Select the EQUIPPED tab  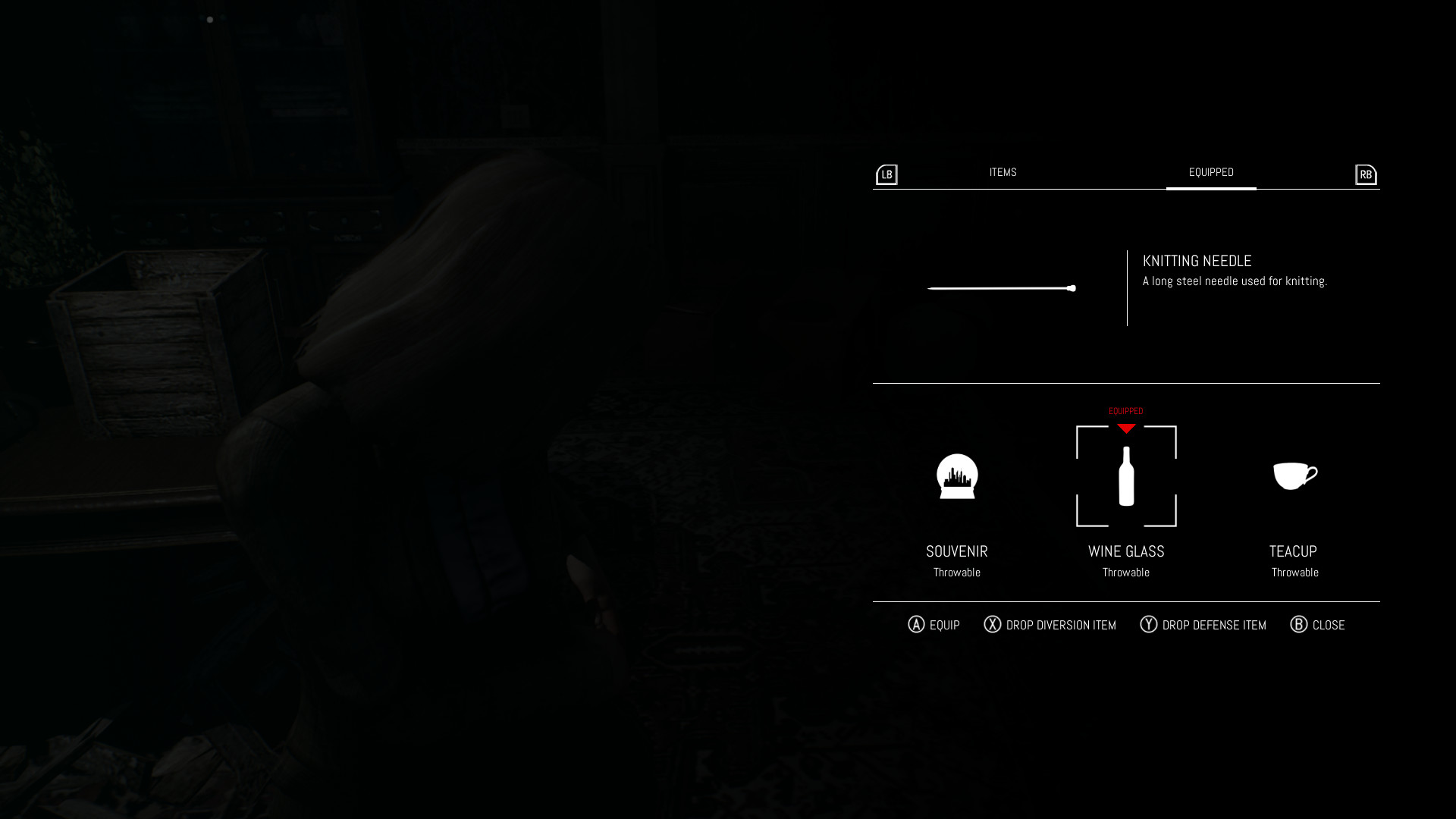pos(1210,172)
